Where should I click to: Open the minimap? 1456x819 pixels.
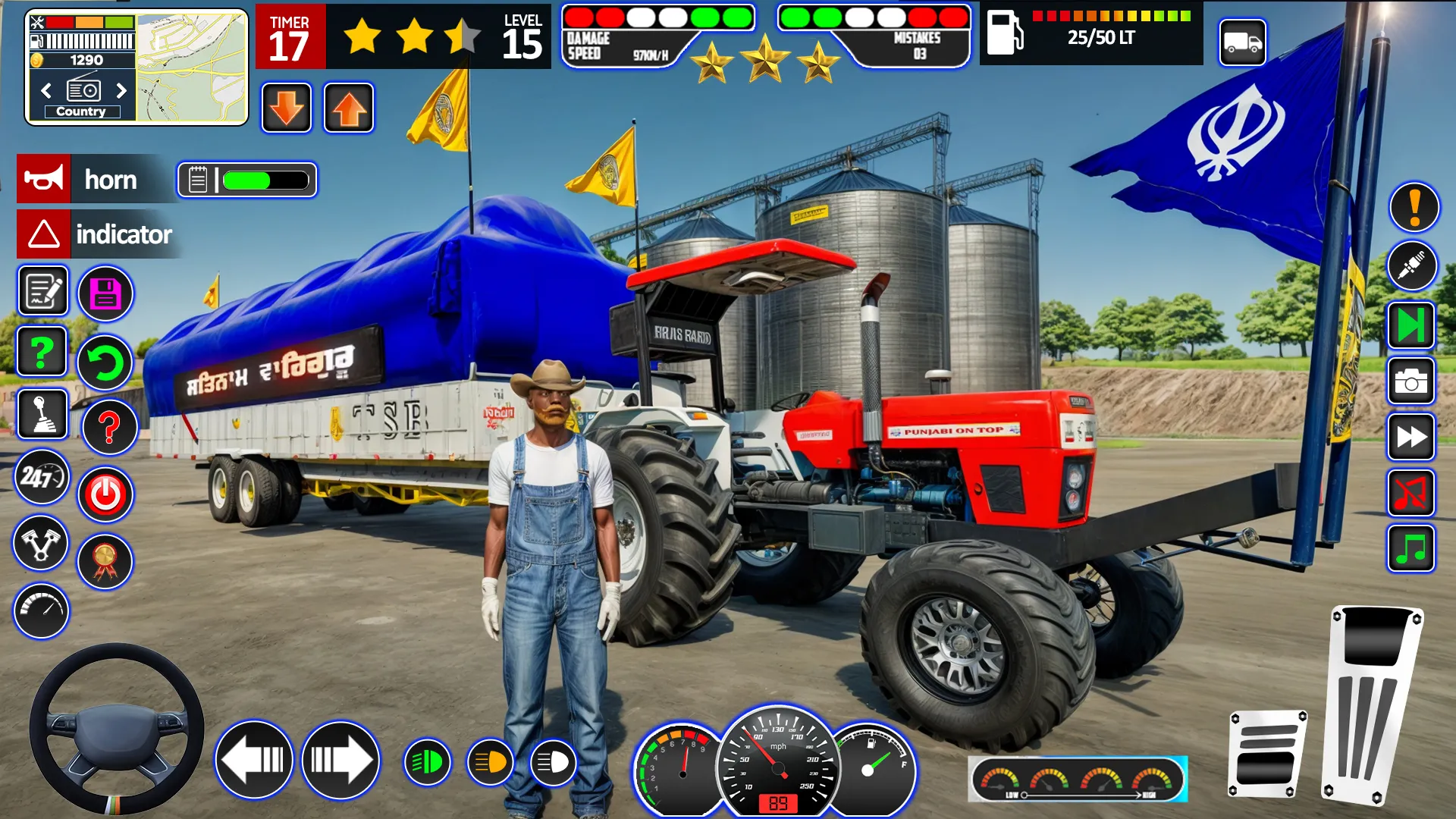point(192,67)
